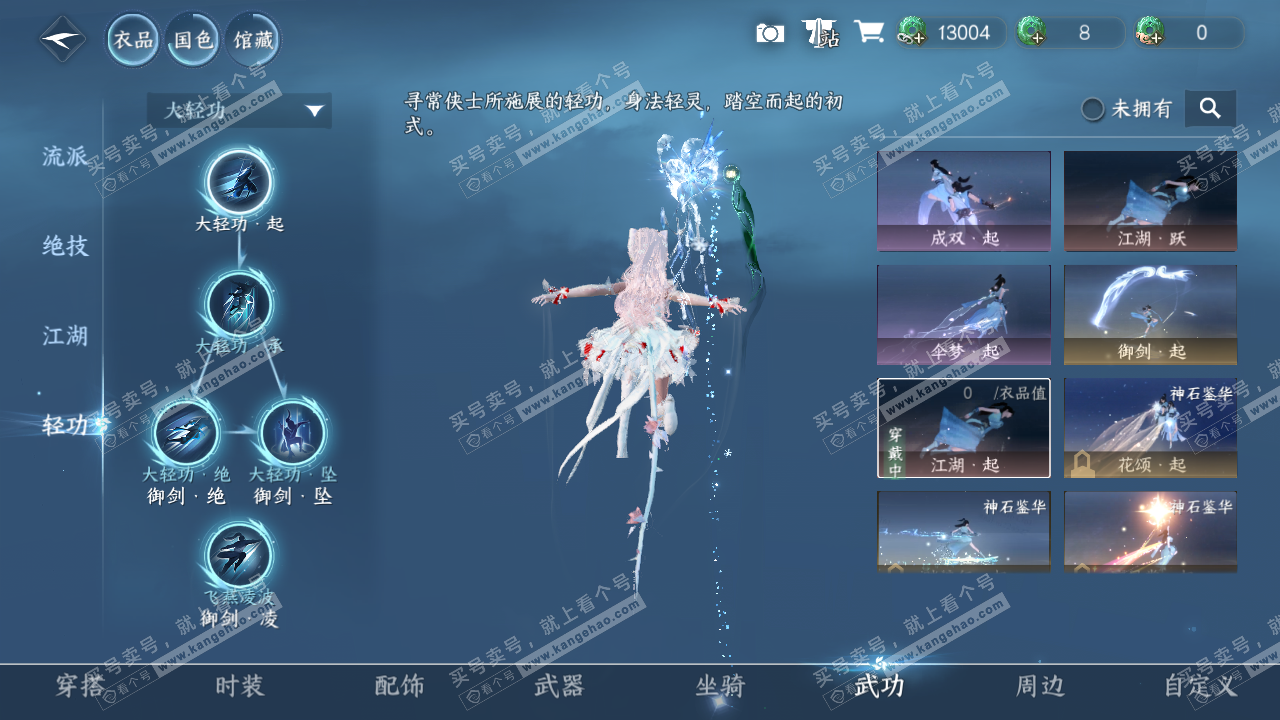Pick the 花颂·起 thumbnail

[x=1150, y=428]
